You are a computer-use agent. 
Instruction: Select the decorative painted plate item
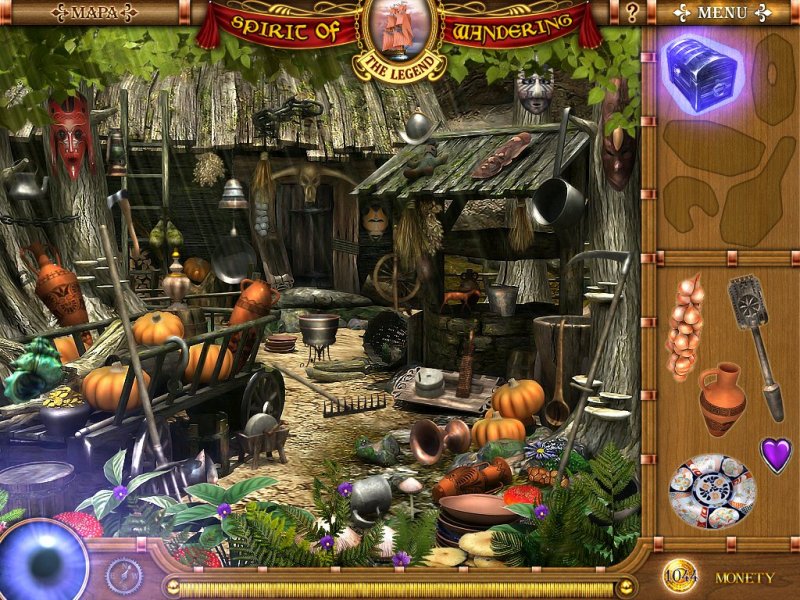[712, 491]
